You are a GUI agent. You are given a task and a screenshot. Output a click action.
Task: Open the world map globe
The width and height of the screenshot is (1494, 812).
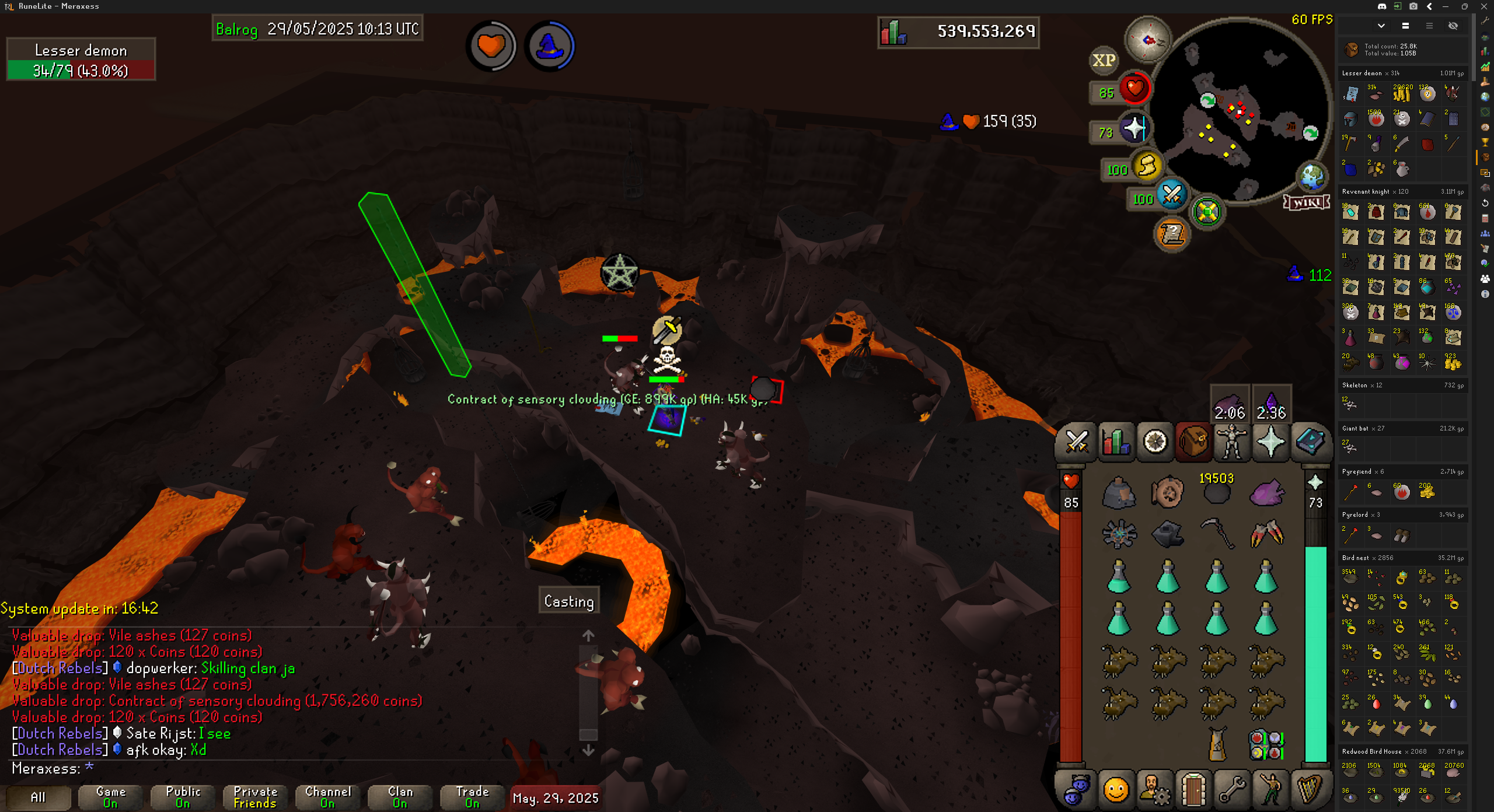(1311, 176)
